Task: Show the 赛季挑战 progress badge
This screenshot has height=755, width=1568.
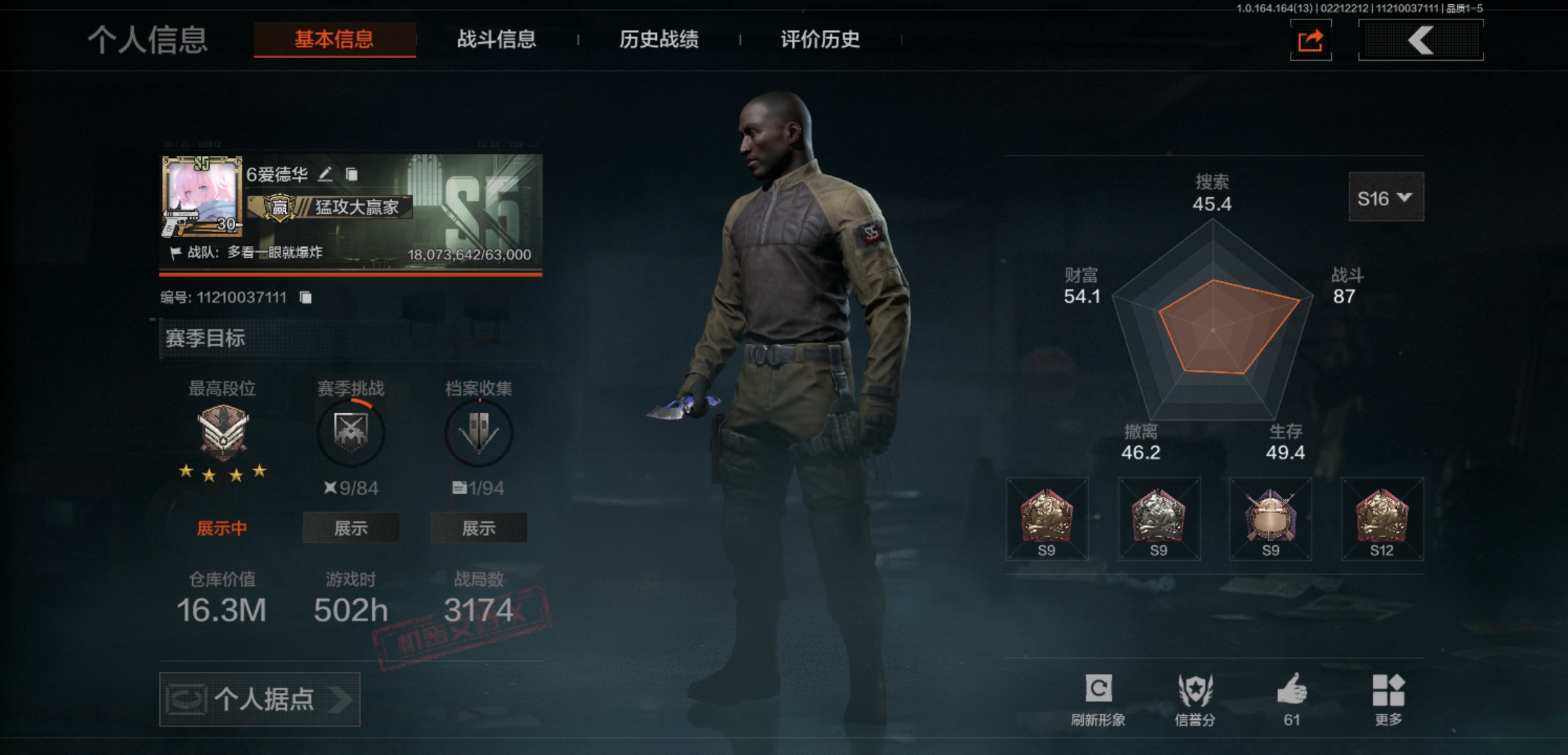Action: [x=351, y=528]
